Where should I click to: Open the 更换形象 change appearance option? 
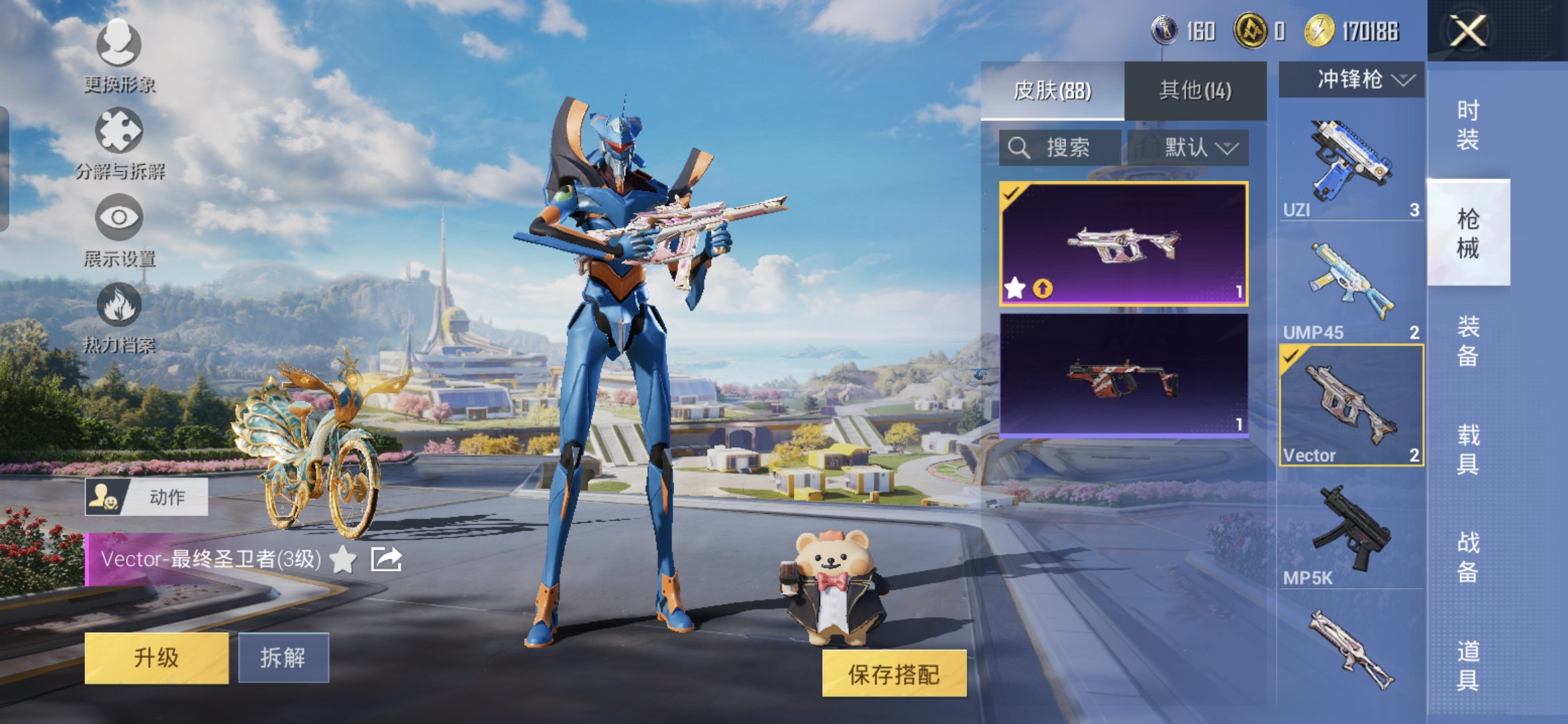click(119, 55)
